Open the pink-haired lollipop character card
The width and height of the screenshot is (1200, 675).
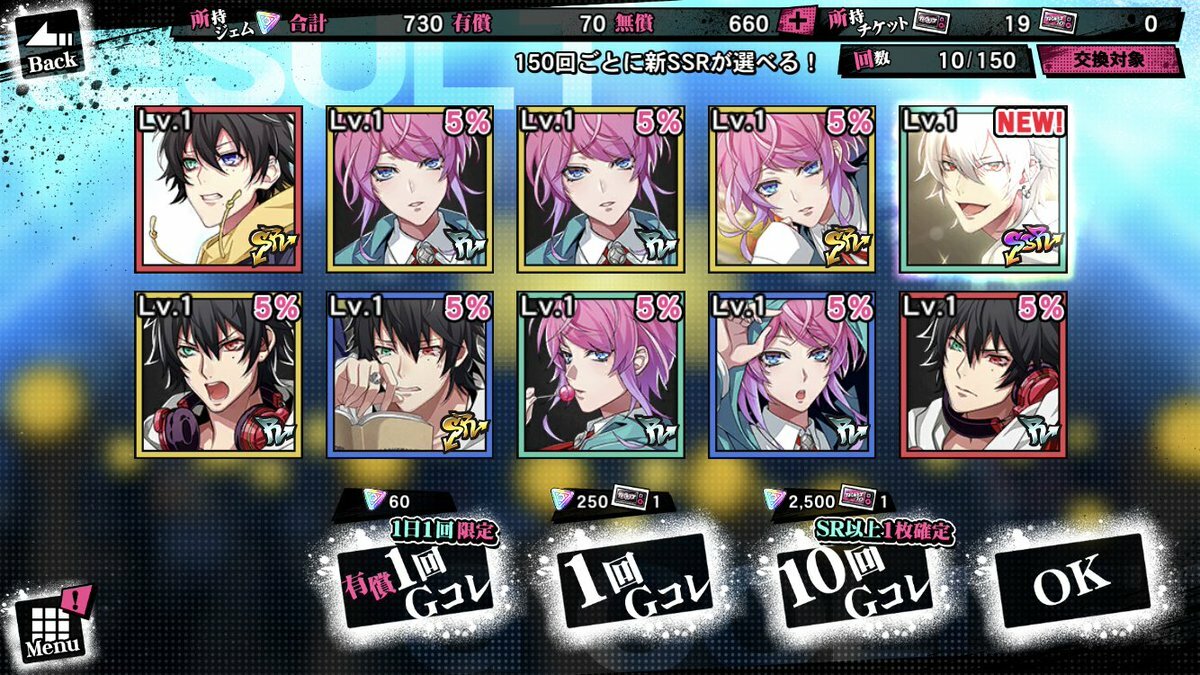tap(600, 374)
